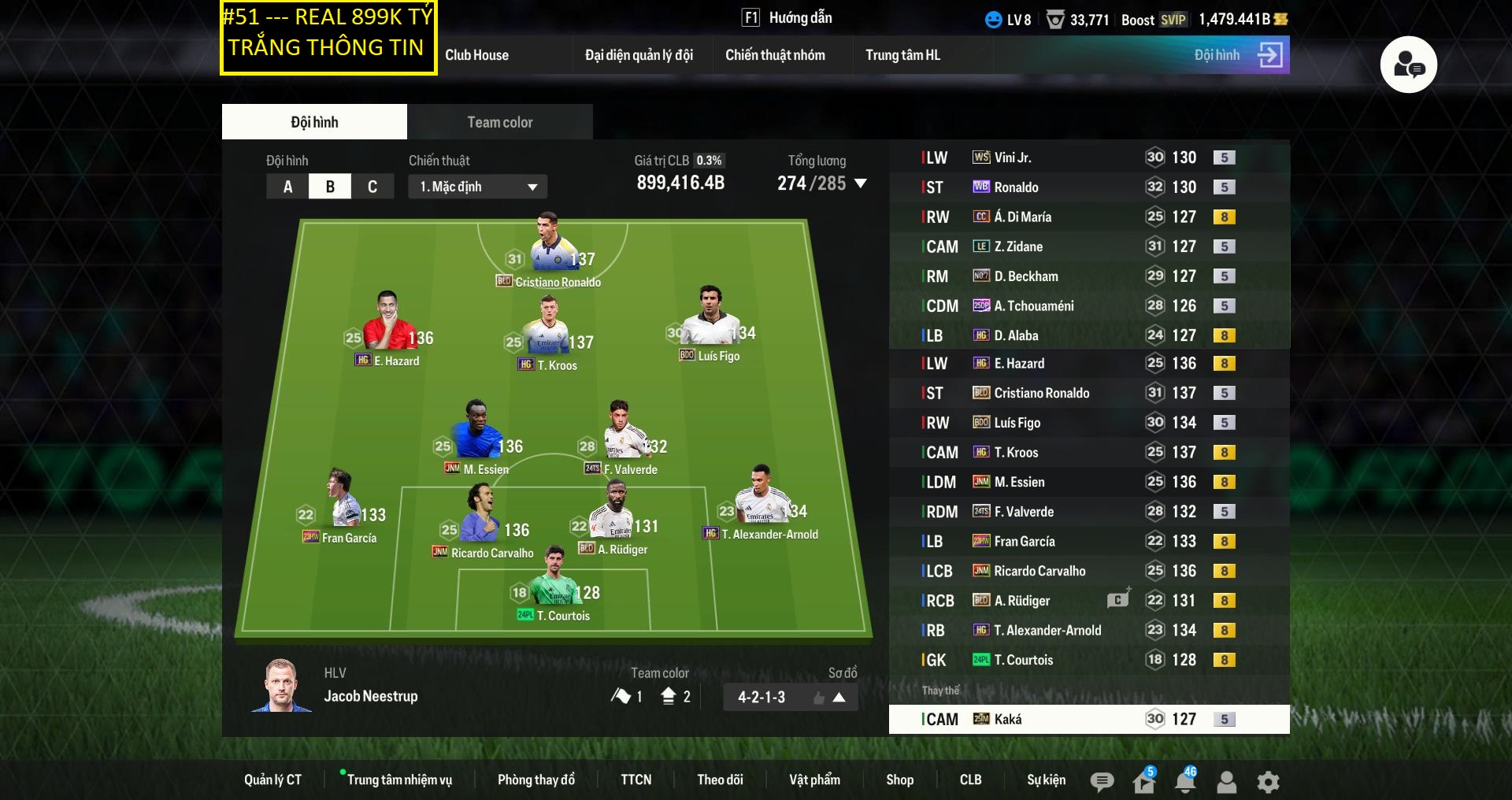
Task: Click the Đội hình arrow icon at top right
Action: 1273,55
